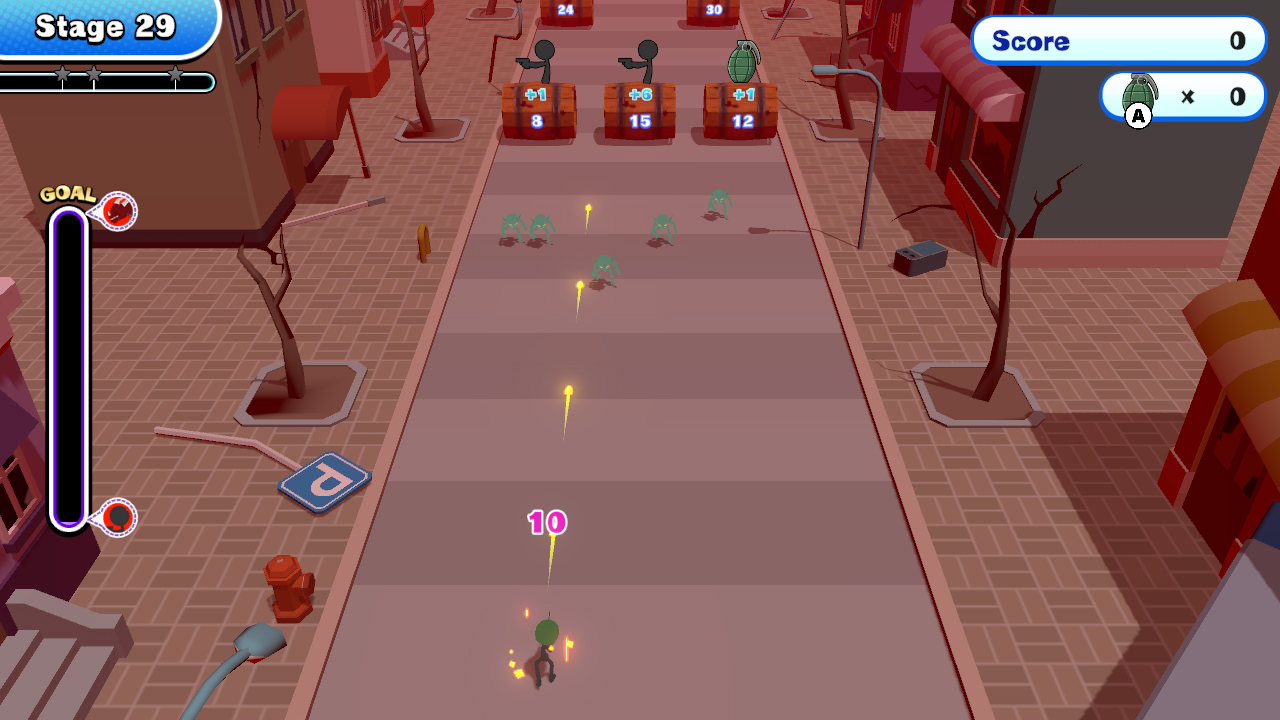The width and height of the screenshot is (1280, 720).
Task: Toggle the middle star in the stage rating
Action: [94, 72]
